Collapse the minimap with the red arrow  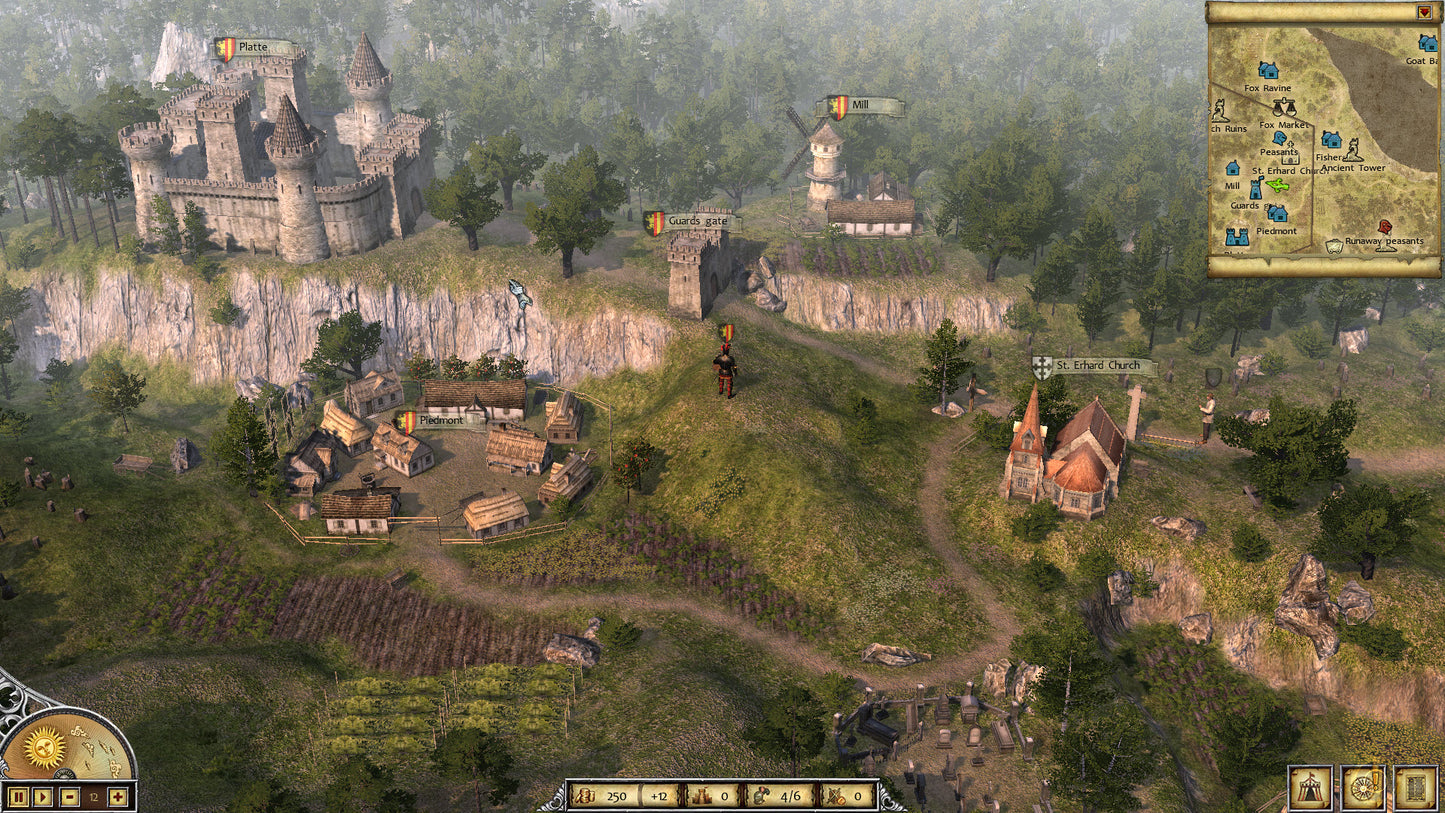coord(1424,12)
